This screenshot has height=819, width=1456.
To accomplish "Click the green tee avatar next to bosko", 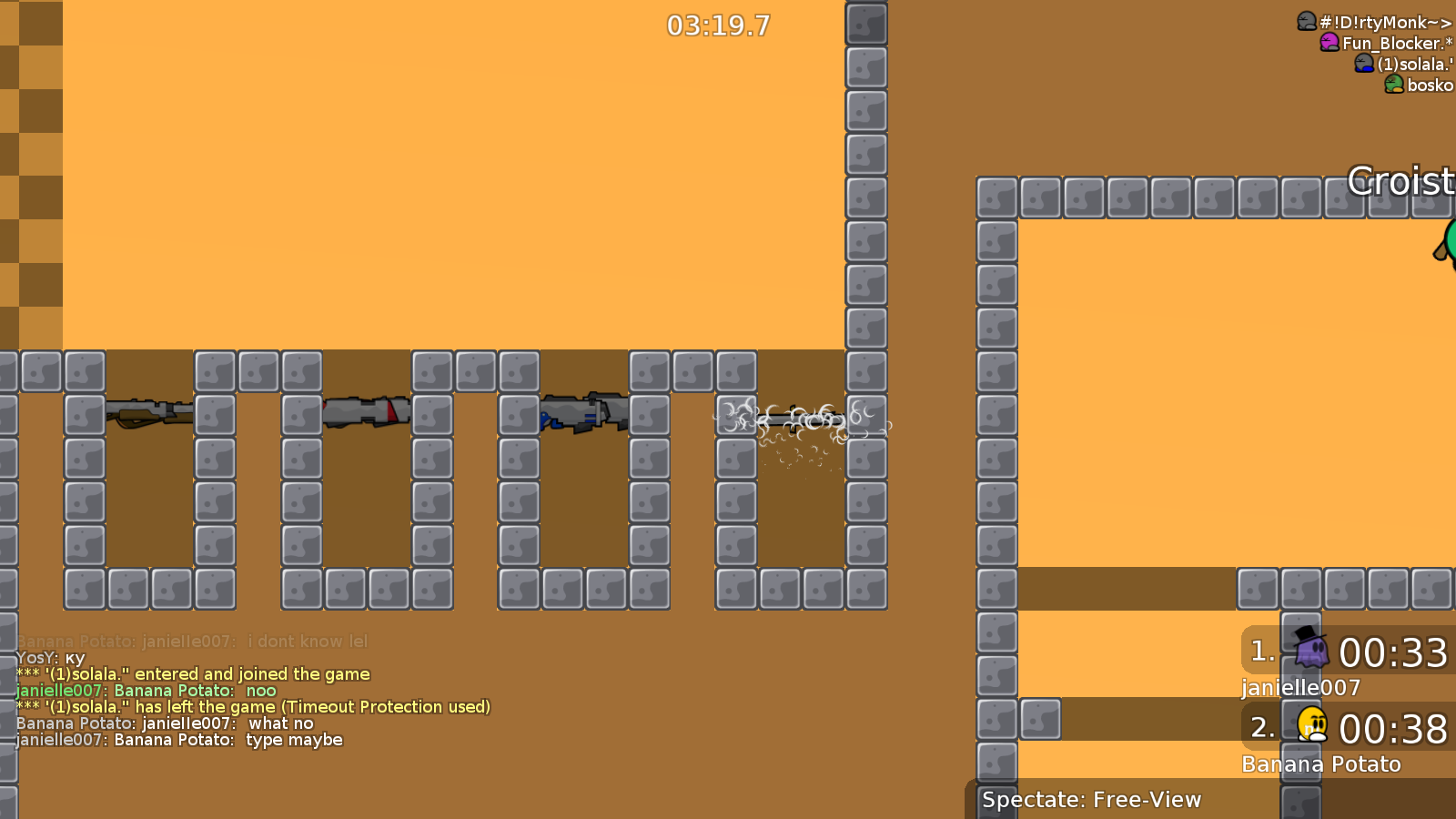I will 1392,85.
